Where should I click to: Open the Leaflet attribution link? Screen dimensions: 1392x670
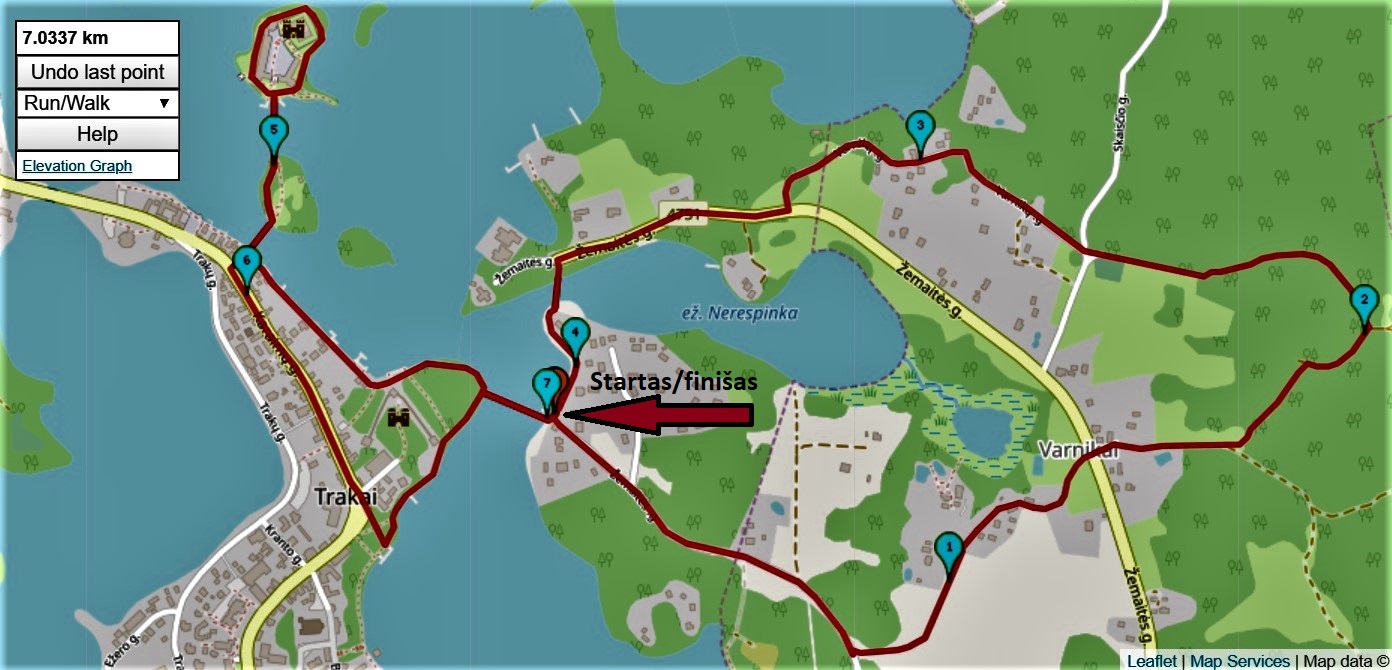click(1151, 661)
